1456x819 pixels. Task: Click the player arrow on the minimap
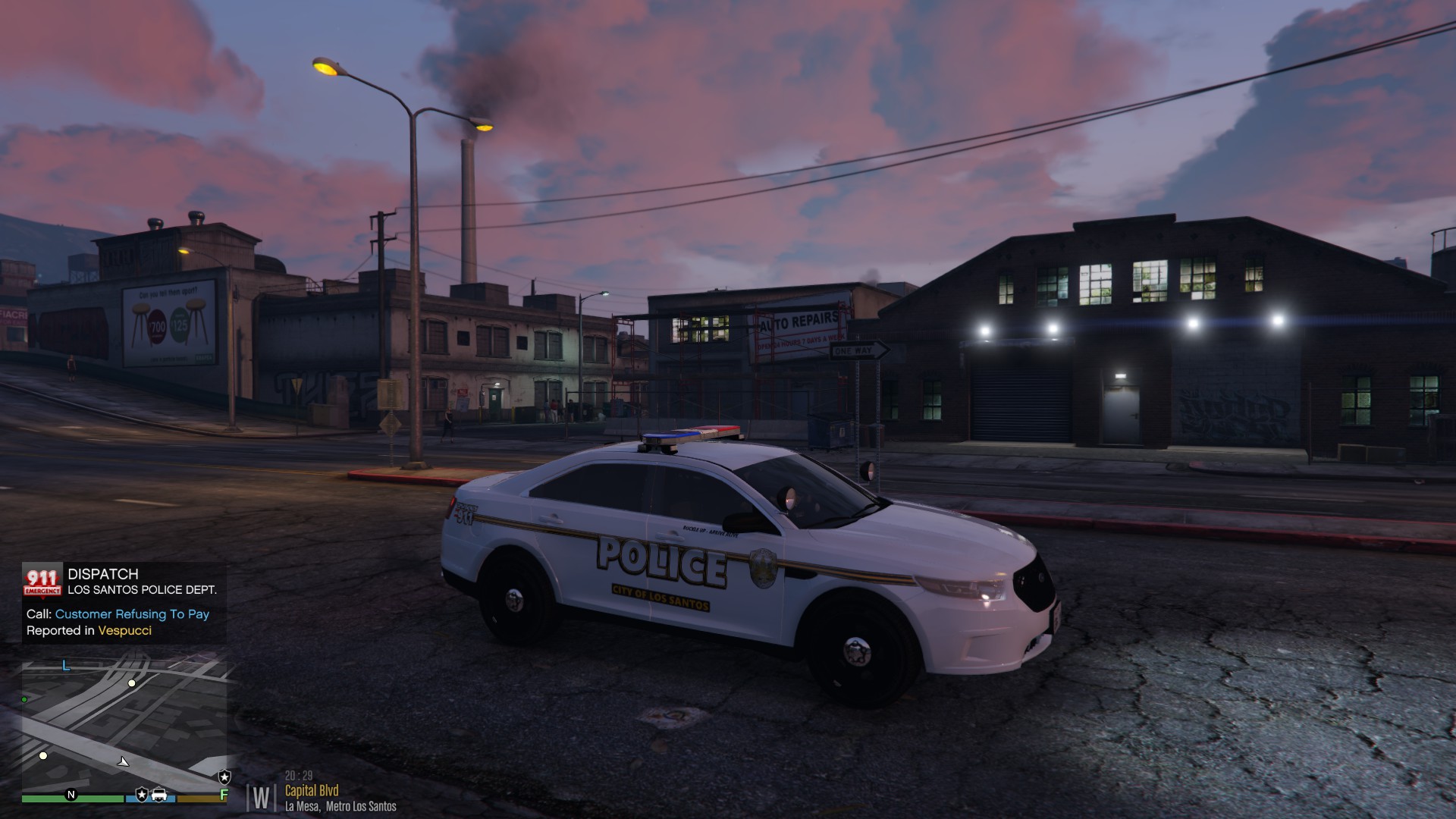point(124,761)
